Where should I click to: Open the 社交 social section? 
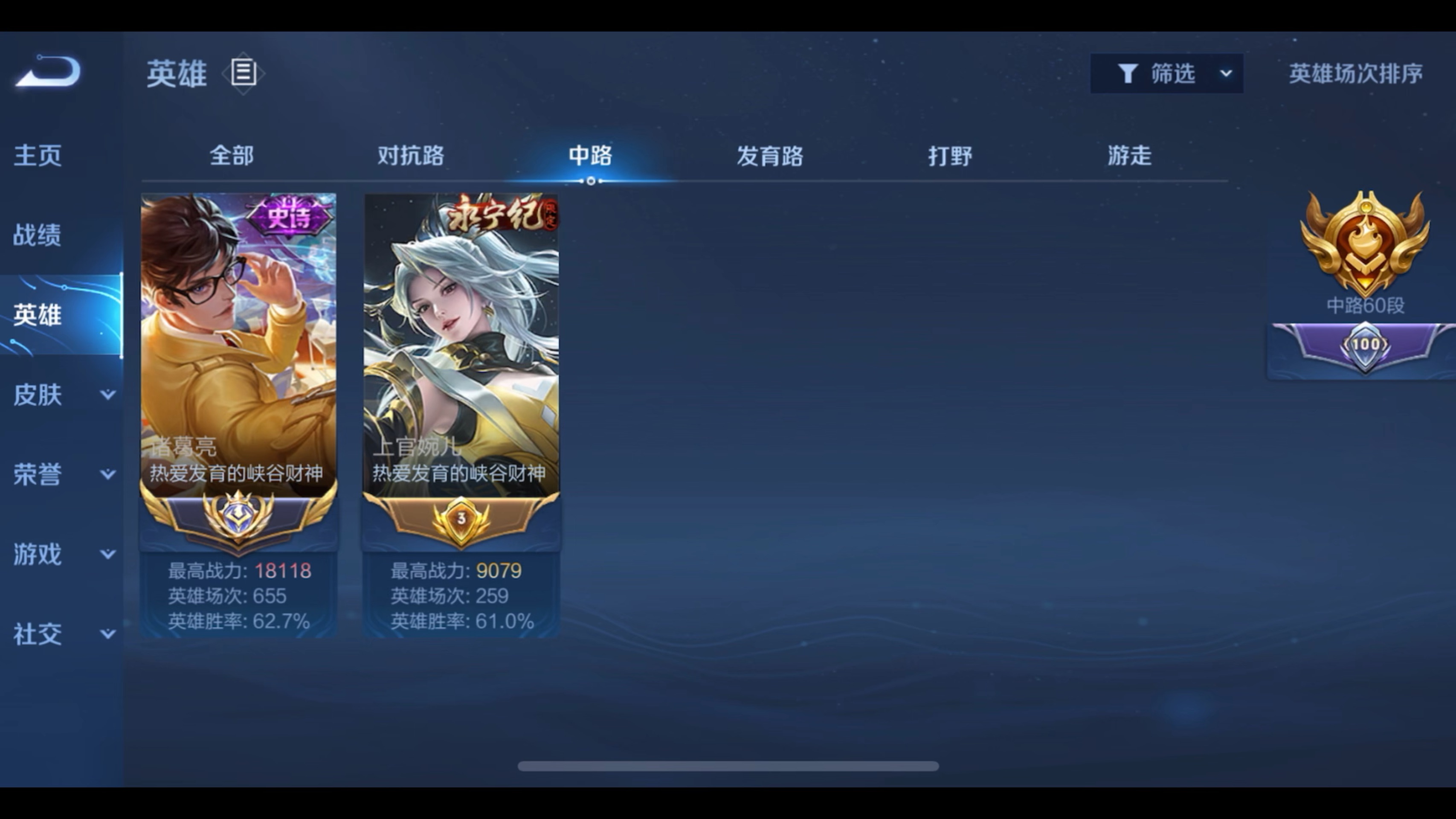point(37,635)
